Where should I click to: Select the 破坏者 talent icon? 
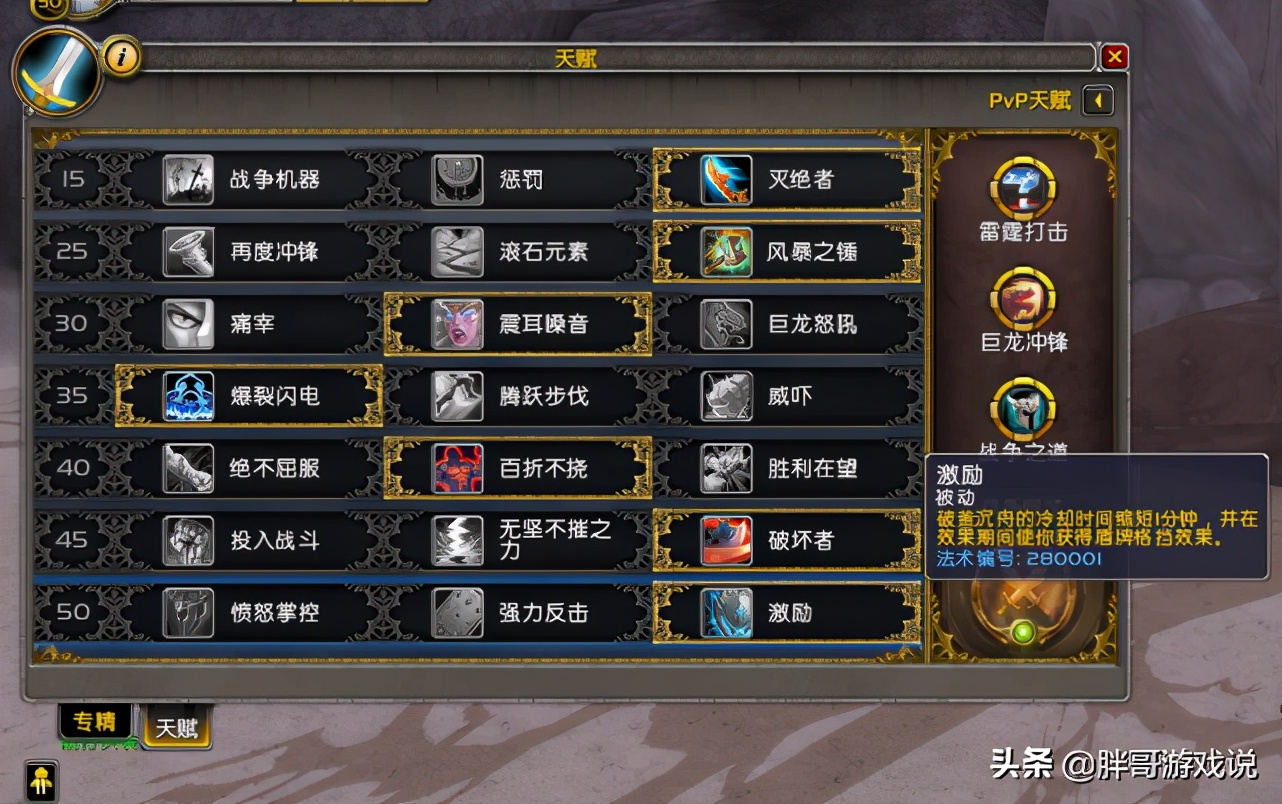pyautogui.click(x=727, y=540)
